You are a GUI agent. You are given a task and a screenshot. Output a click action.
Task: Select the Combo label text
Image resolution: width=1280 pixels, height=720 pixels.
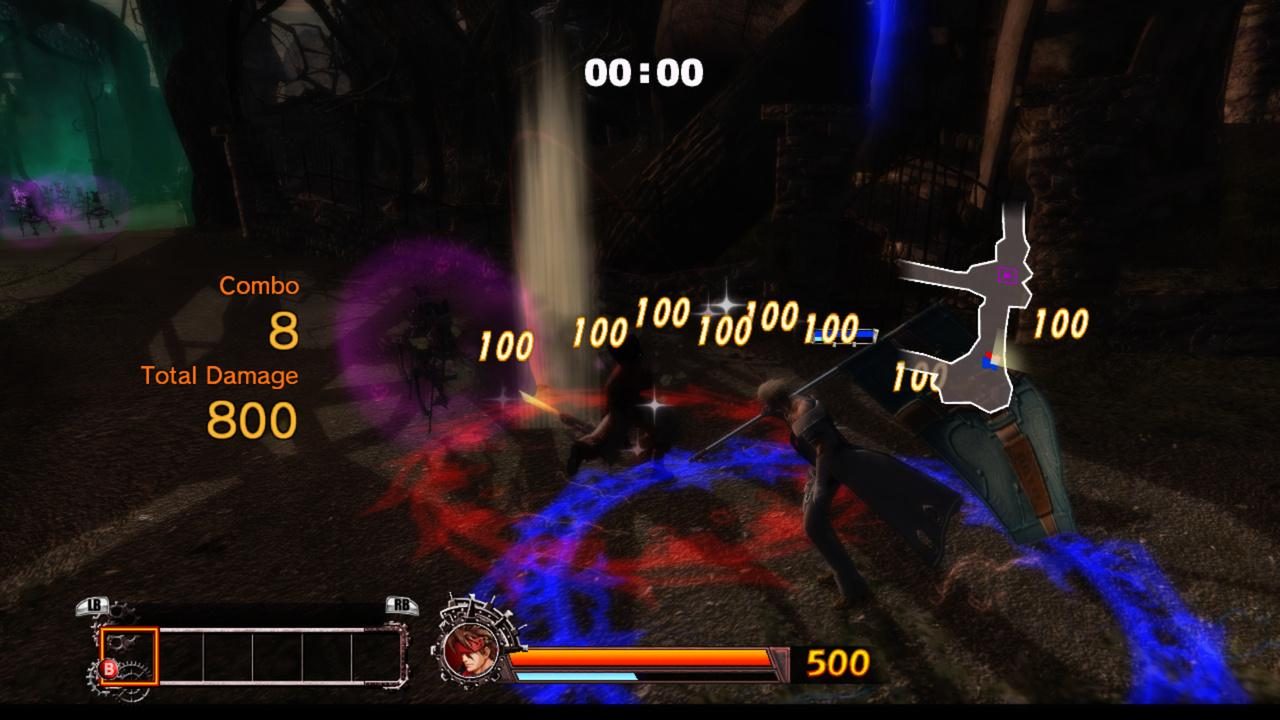click(259, 285)
